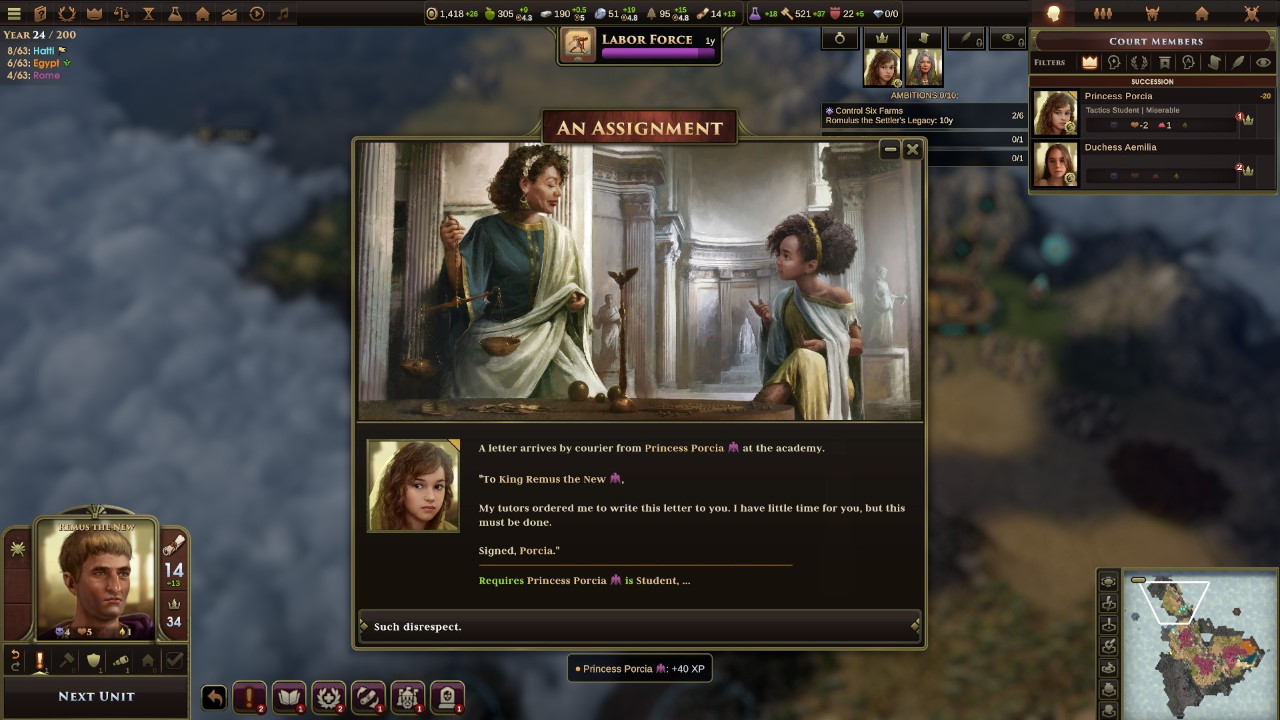Close the An Assignment event window

pos(912,149)
